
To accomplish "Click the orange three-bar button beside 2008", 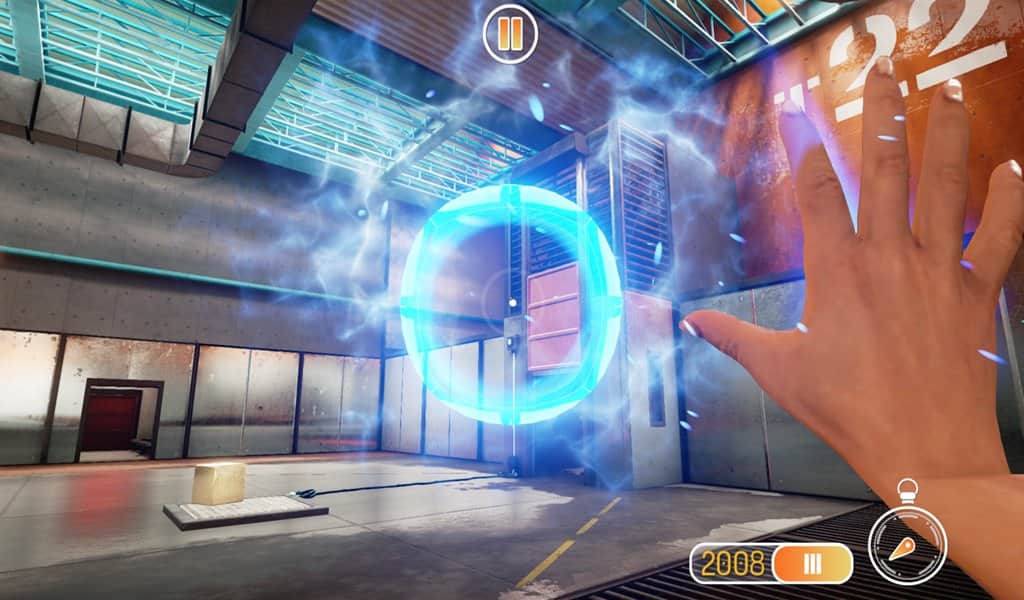I will click(x=812, y=563).
